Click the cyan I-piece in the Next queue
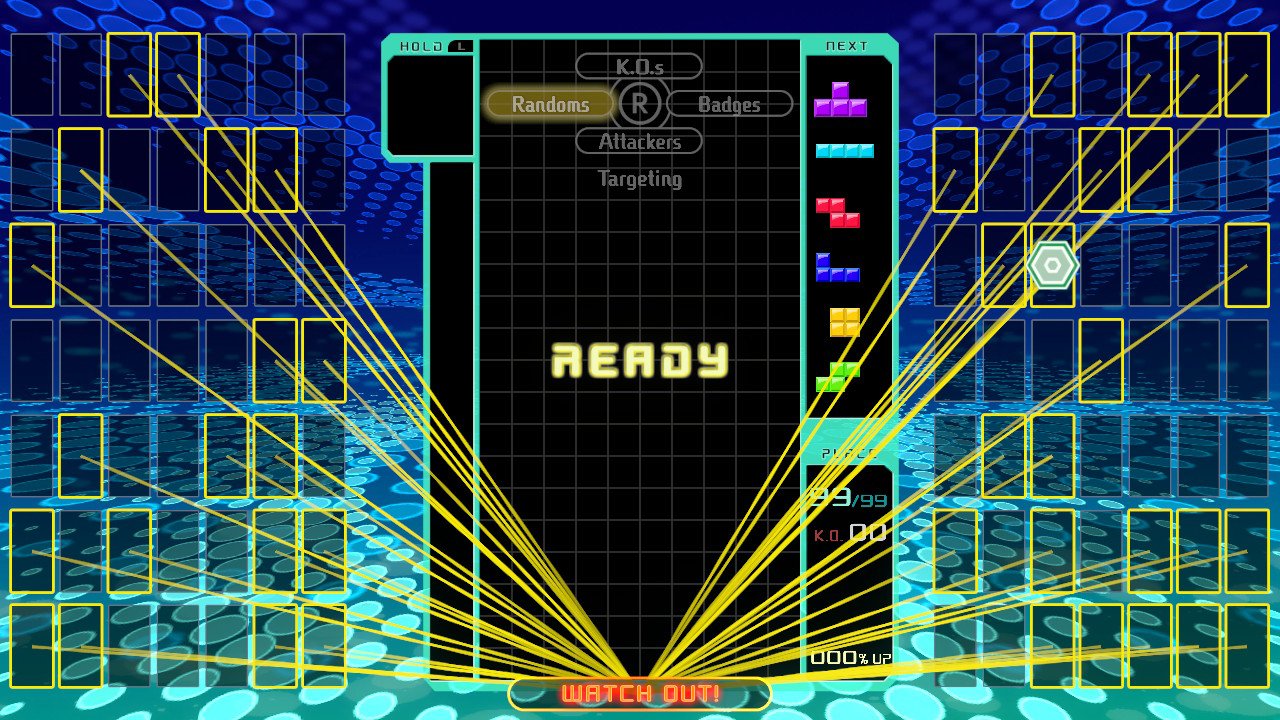This screenshot has width=1280, height=720. coord(844,151)
